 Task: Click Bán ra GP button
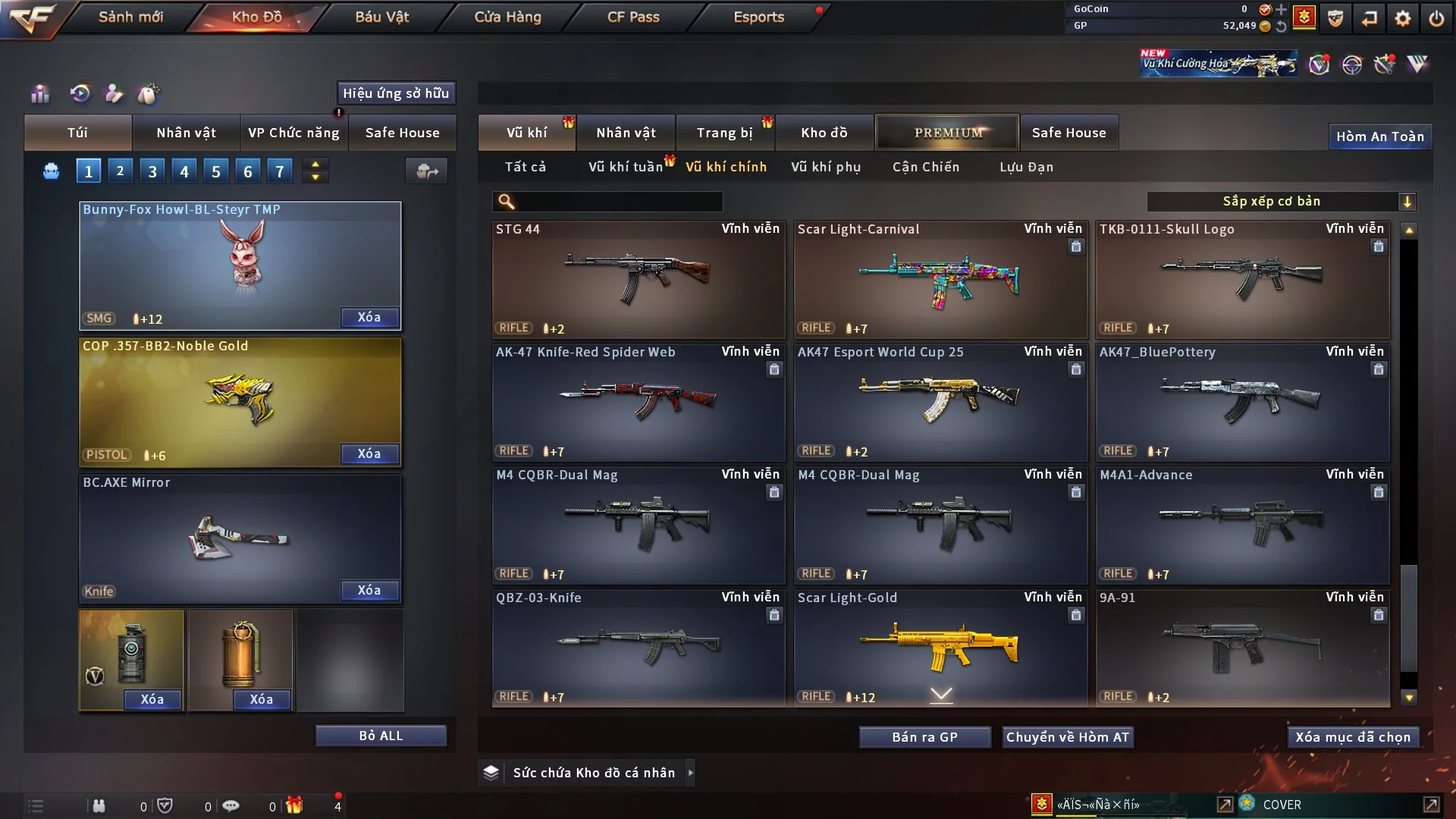pyautogui.click(x=924, y=737)
